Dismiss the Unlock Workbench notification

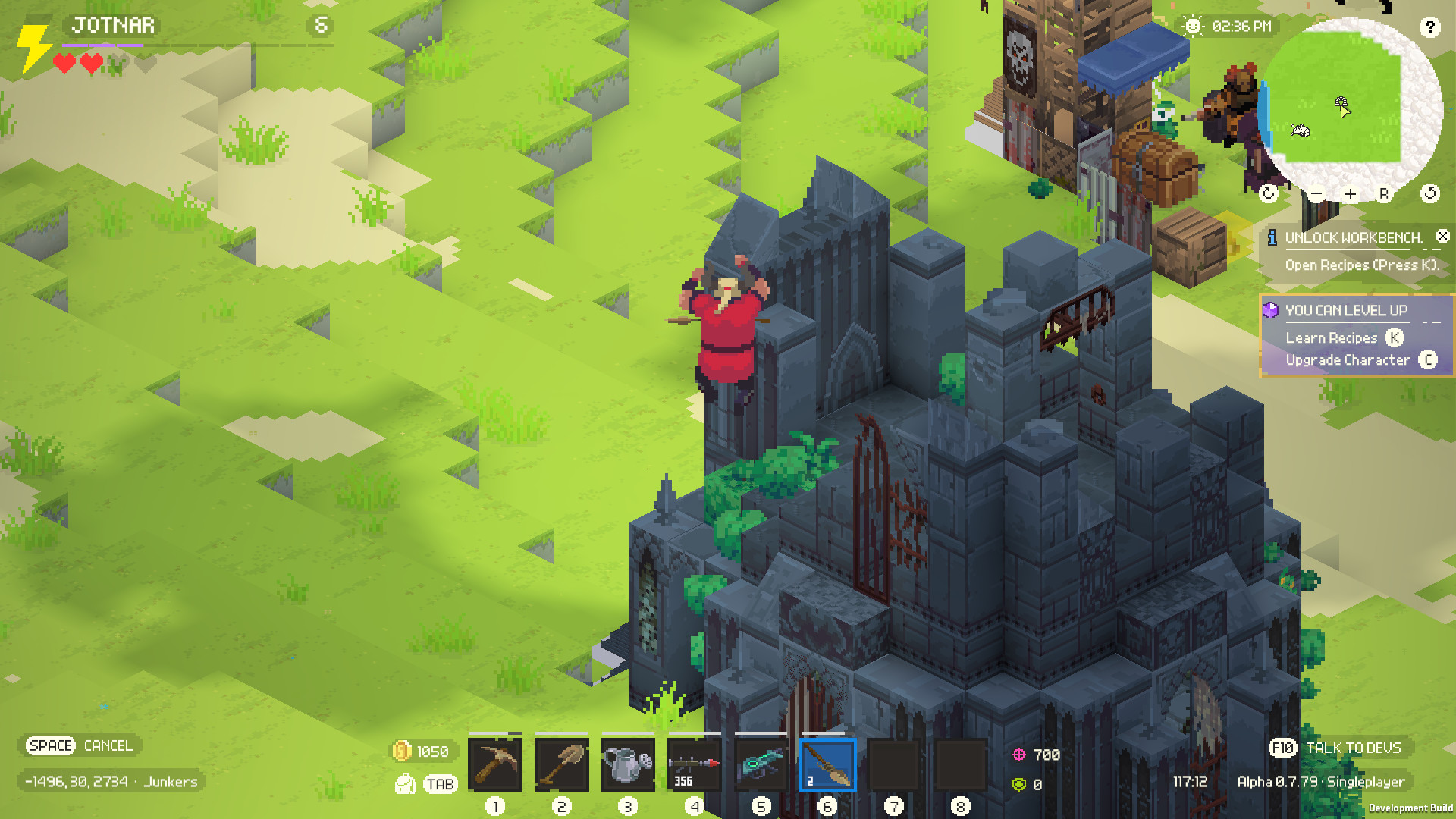1443,237
